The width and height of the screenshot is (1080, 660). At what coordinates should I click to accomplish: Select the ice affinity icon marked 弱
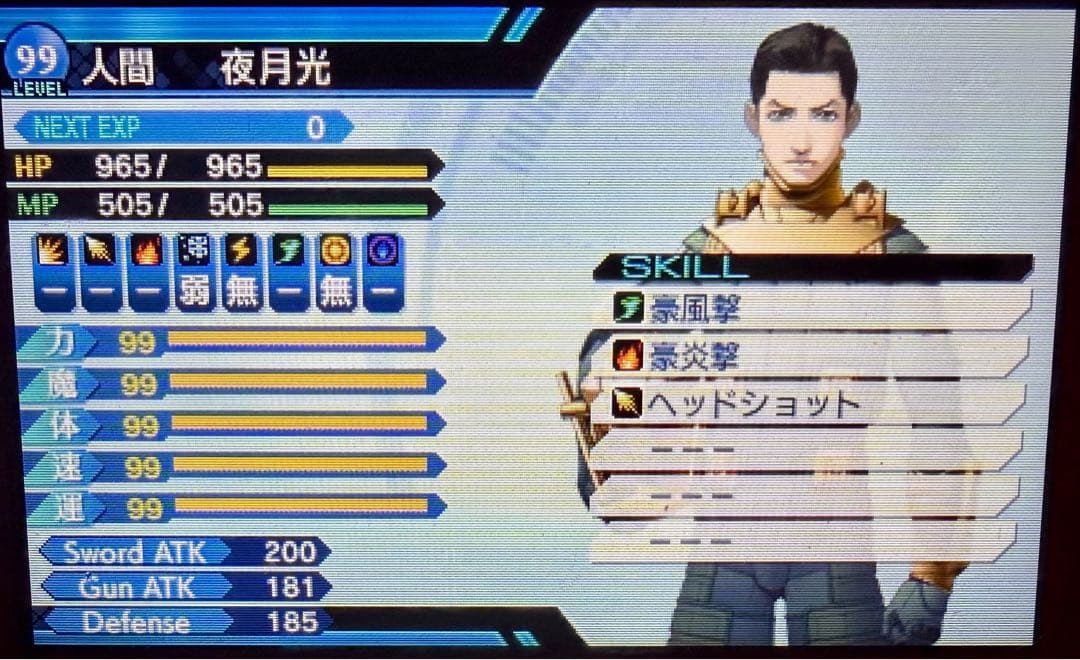pyautogui.click(x=194, y=251)
